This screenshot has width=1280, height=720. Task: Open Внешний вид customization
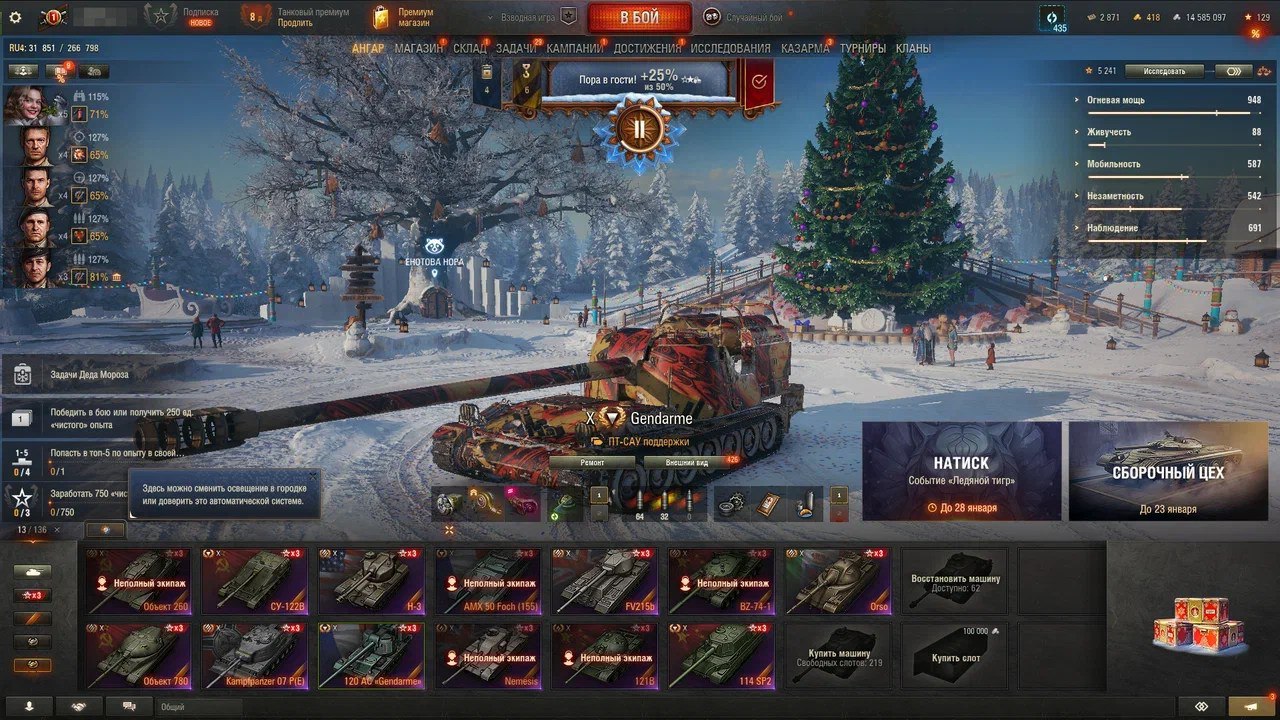coord(689,463)
